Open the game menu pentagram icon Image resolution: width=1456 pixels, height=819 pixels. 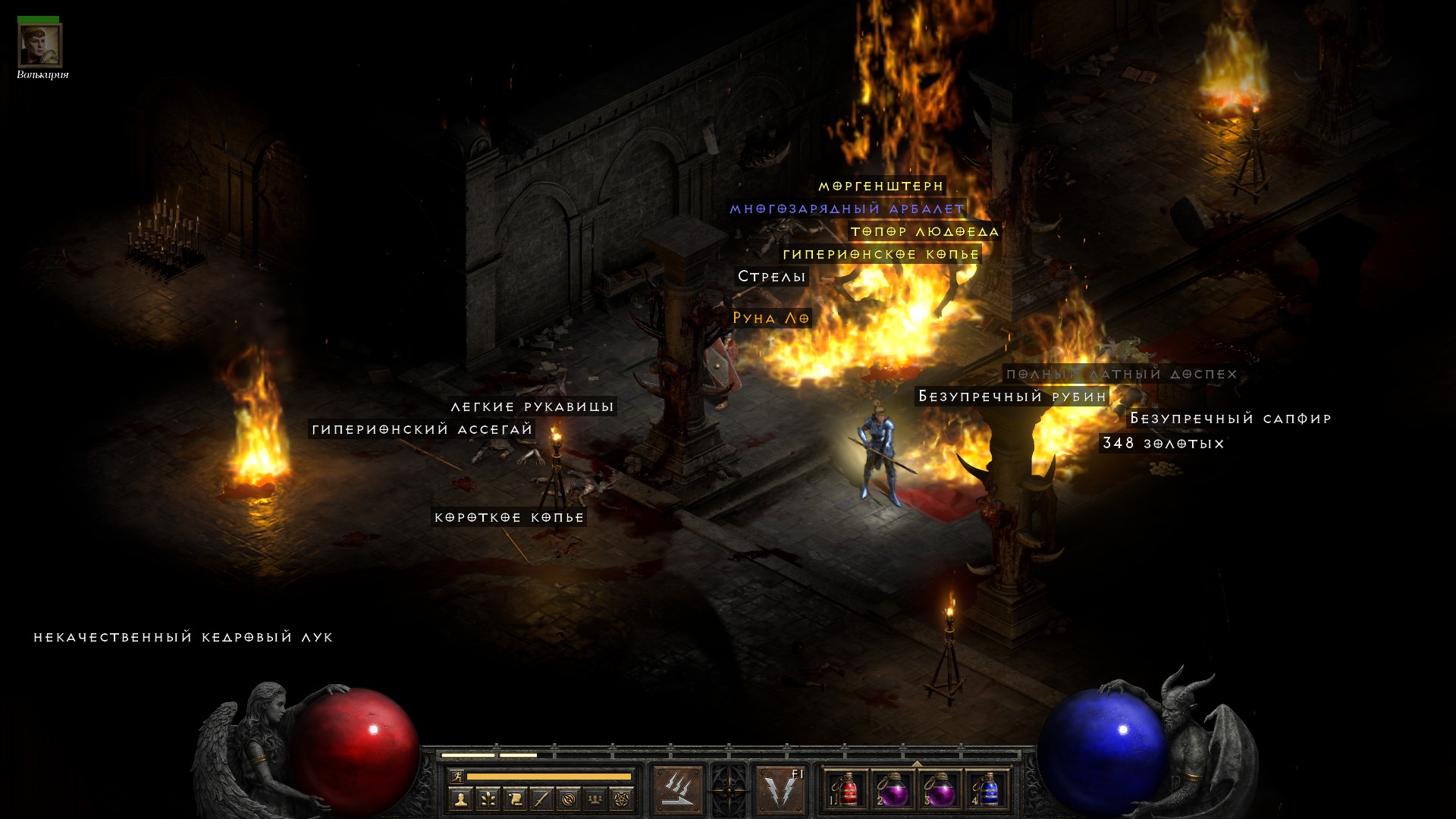click(622, 799)
